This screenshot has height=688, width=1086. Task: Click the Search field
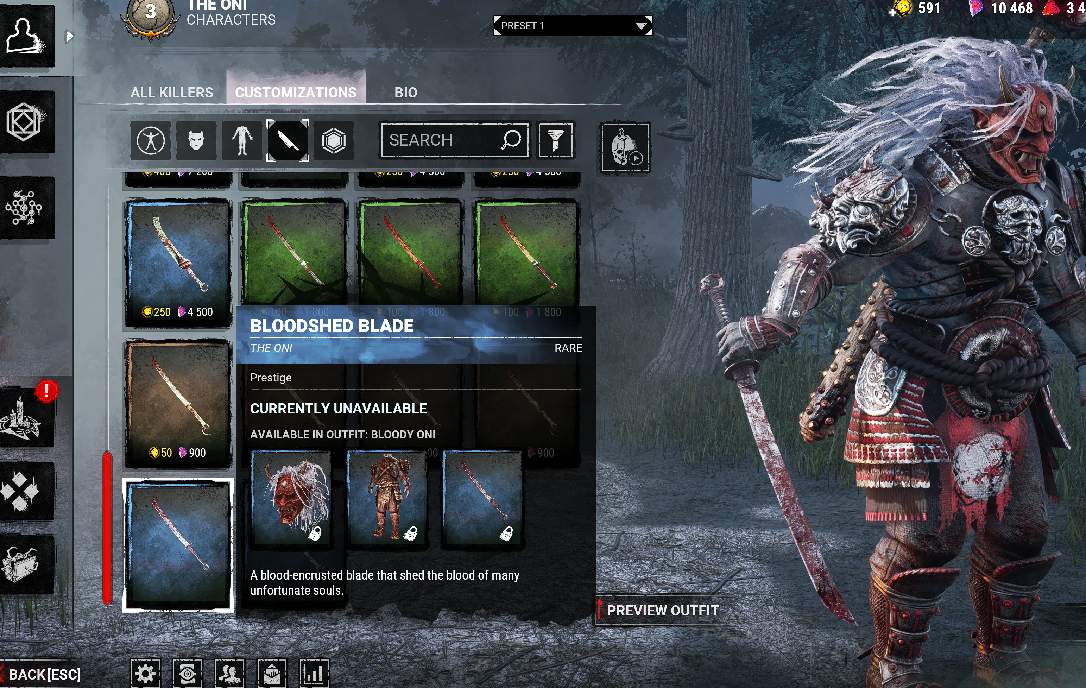point(440,141)
